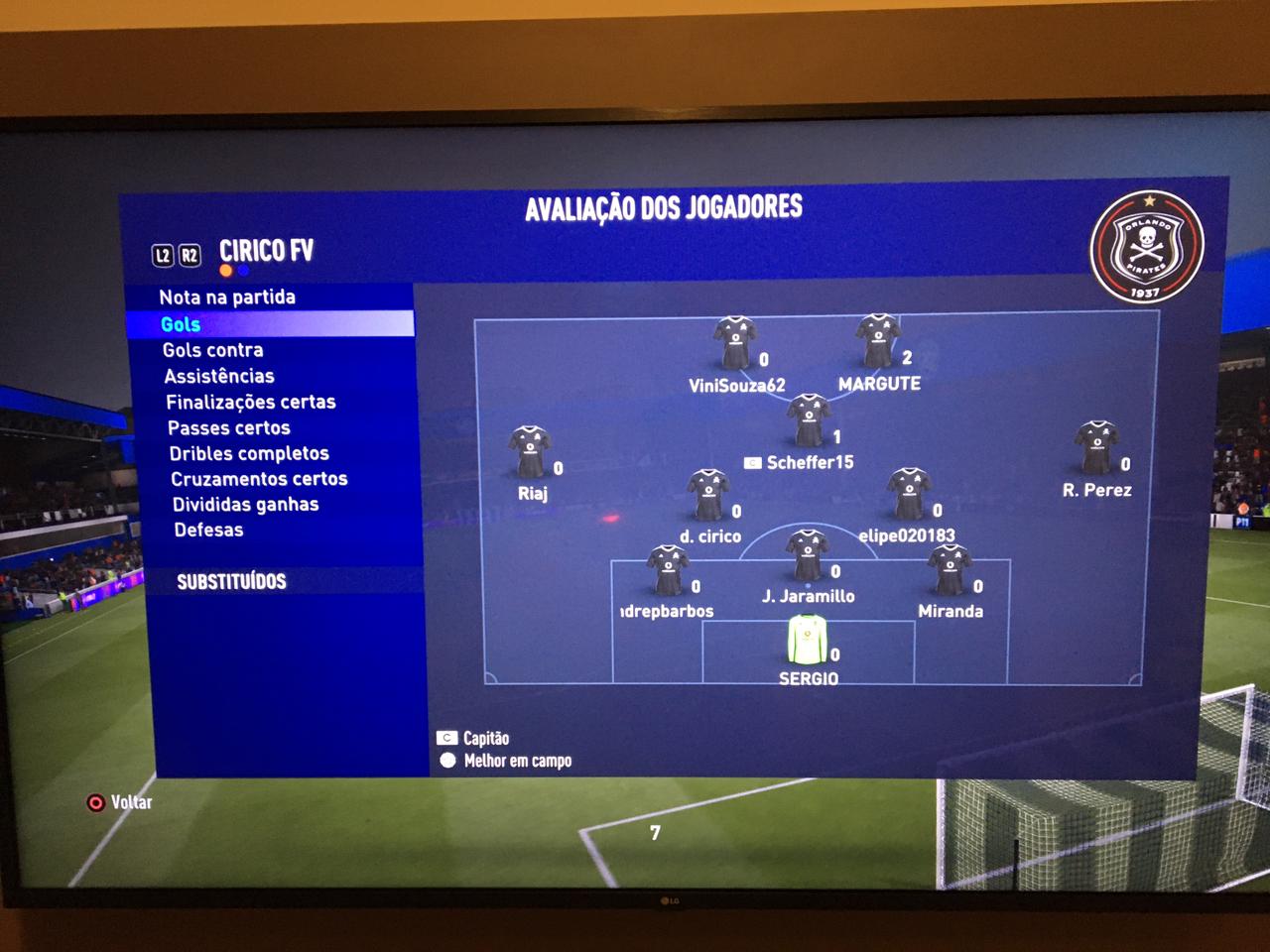The height and width of the screenshot is (952, 1270).
Task: Choose goalkeeper SERGIO's green shirt
Action: point(807,640)
